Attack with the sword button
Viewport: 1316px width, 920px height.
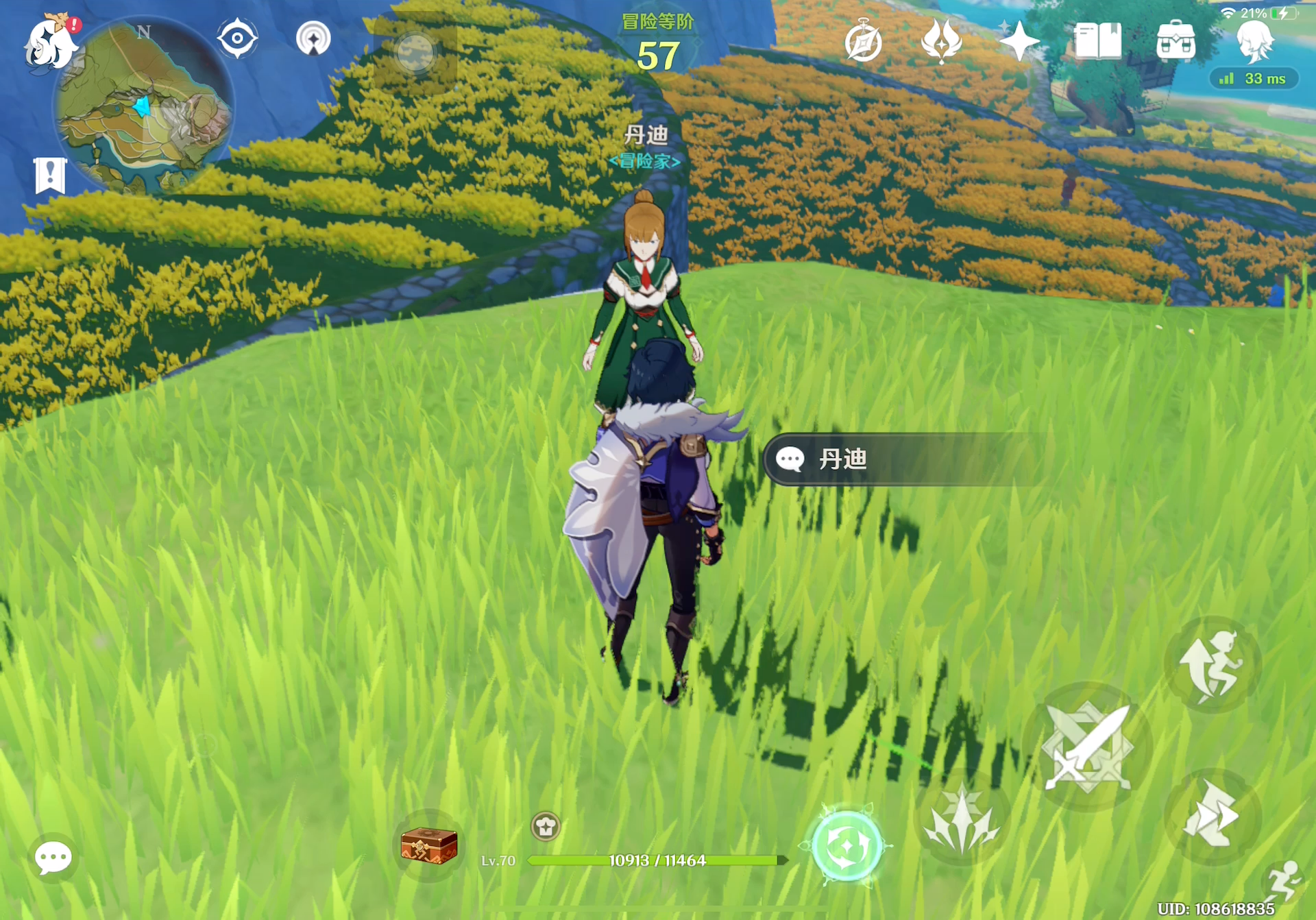(1087, 747)
